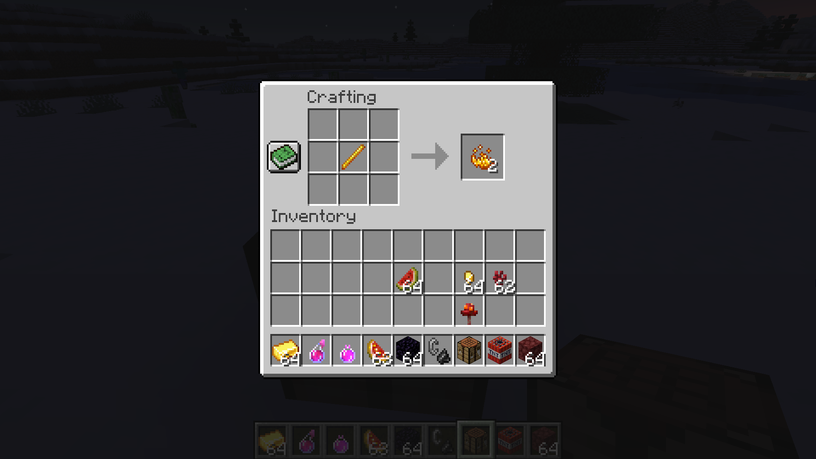Select the netherrack stack in hotbar
This screenshot has width=816, height=459.
pos(530,351)
